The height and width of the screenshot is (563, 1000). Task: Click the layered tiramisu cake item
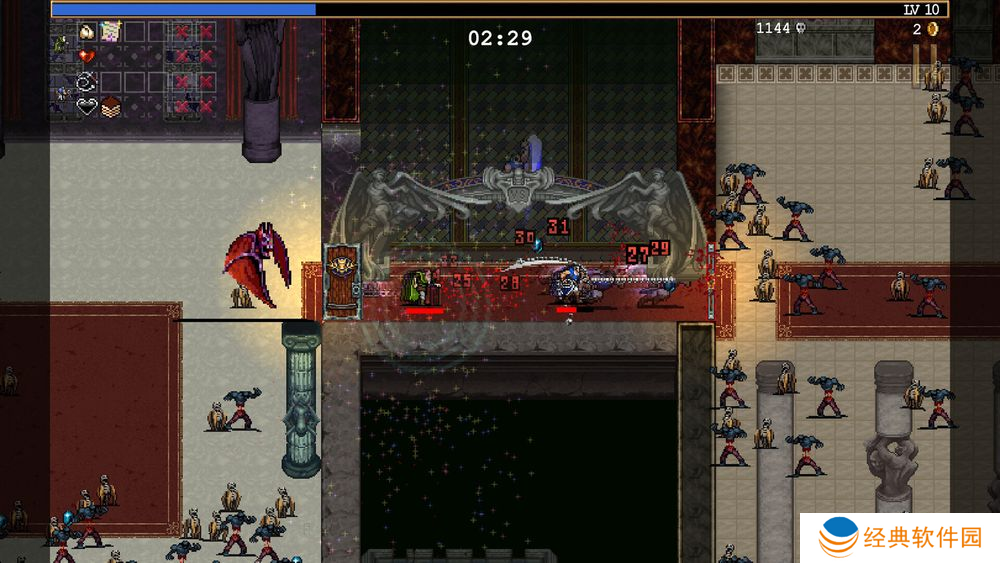point(110,106)
